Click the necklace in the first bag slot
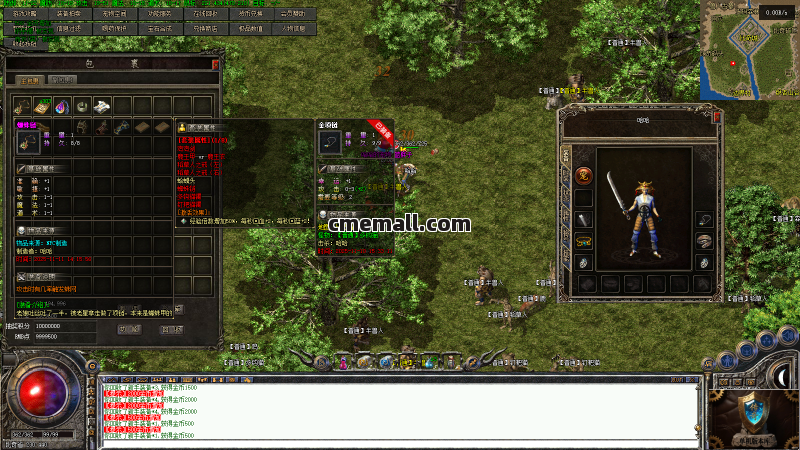The width and height of the screenshot is (800, 450). [22, 105]
